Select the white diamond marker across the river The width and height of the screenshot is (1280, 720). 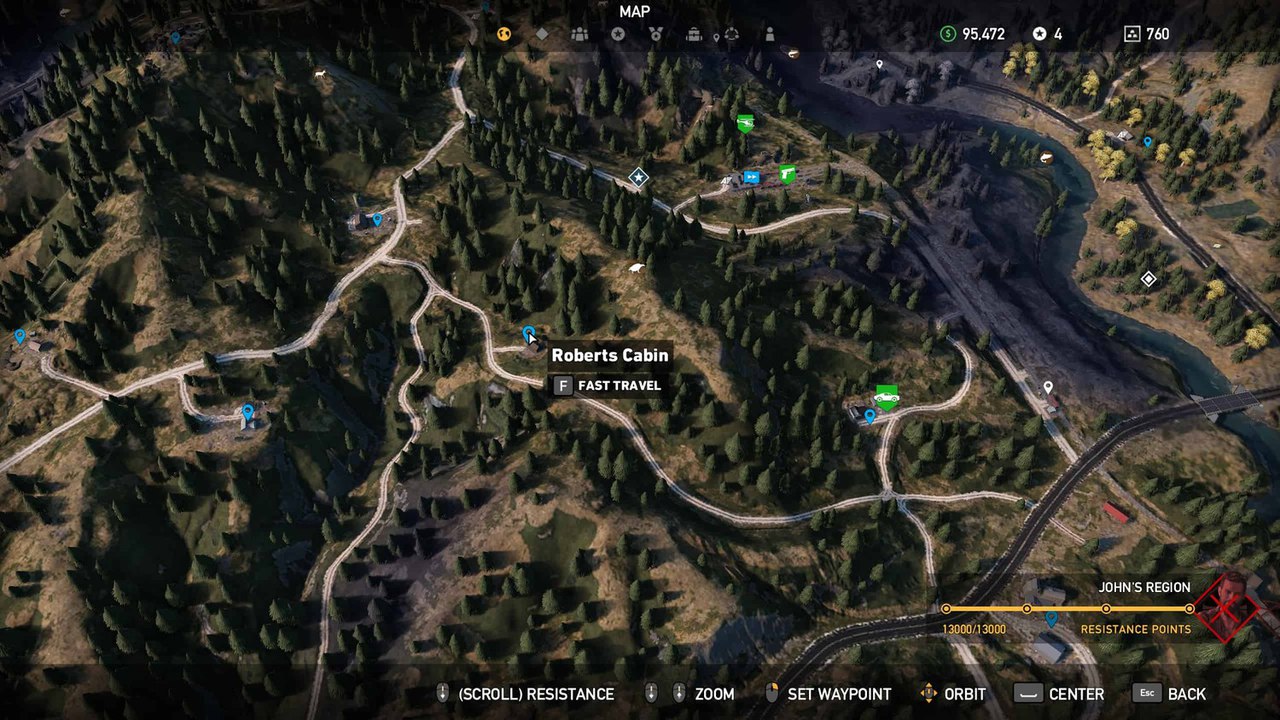(x=1148, y=279)
